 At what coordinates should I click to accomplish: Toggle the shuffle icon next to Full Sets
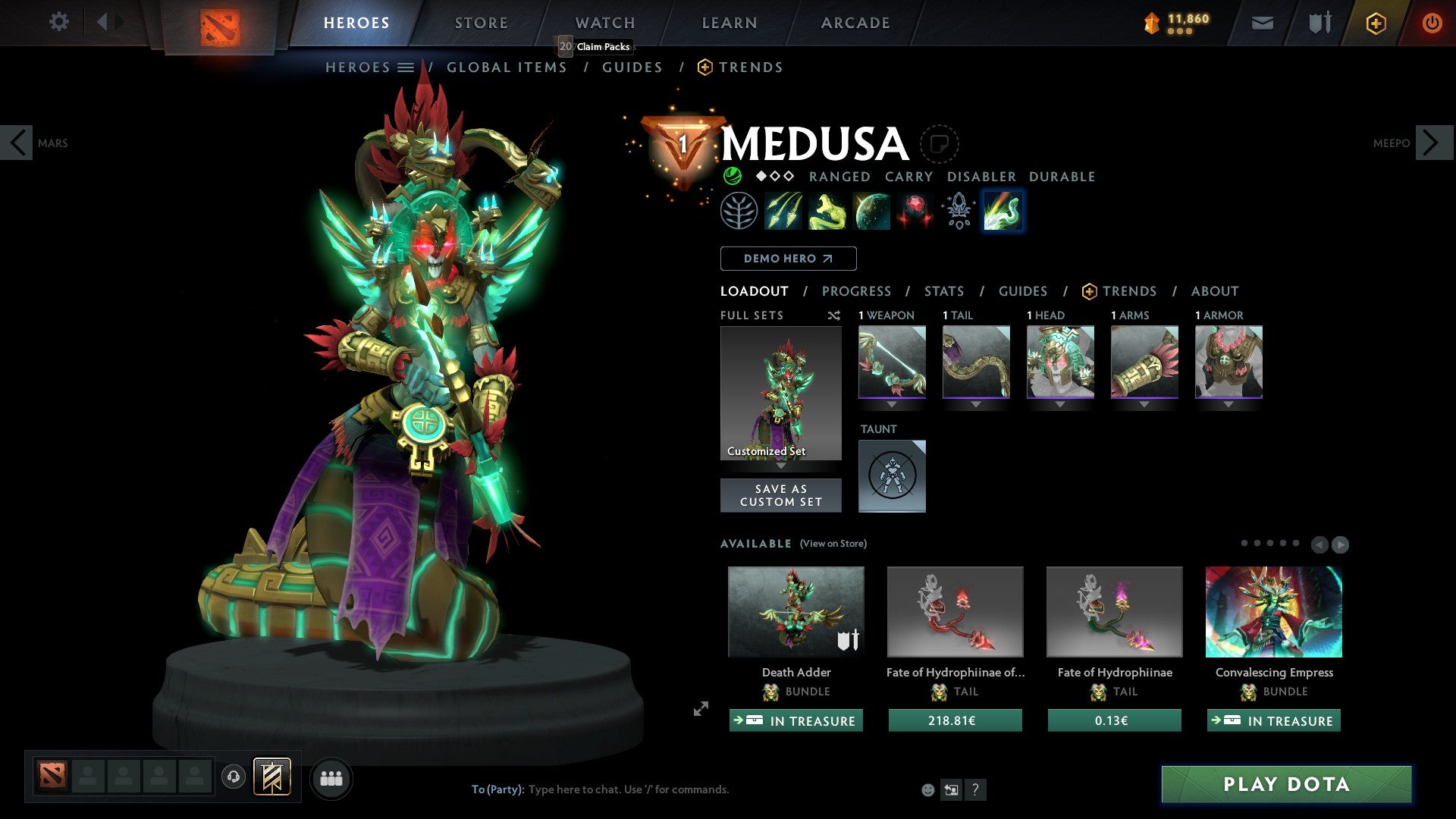(833, 315)
